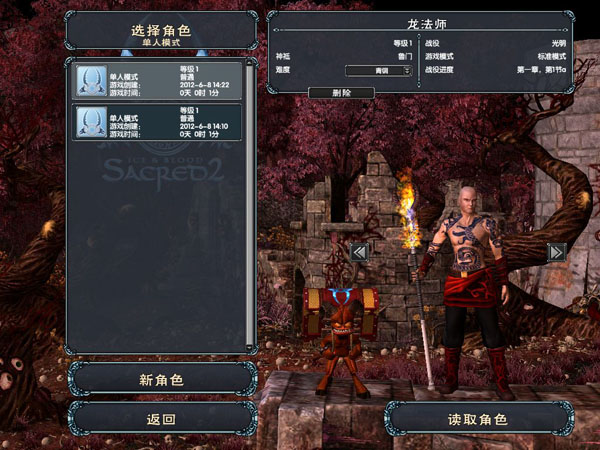Load character with 读取角色 button
Viewport: 600px width, 450px height.
click(479, 419)
